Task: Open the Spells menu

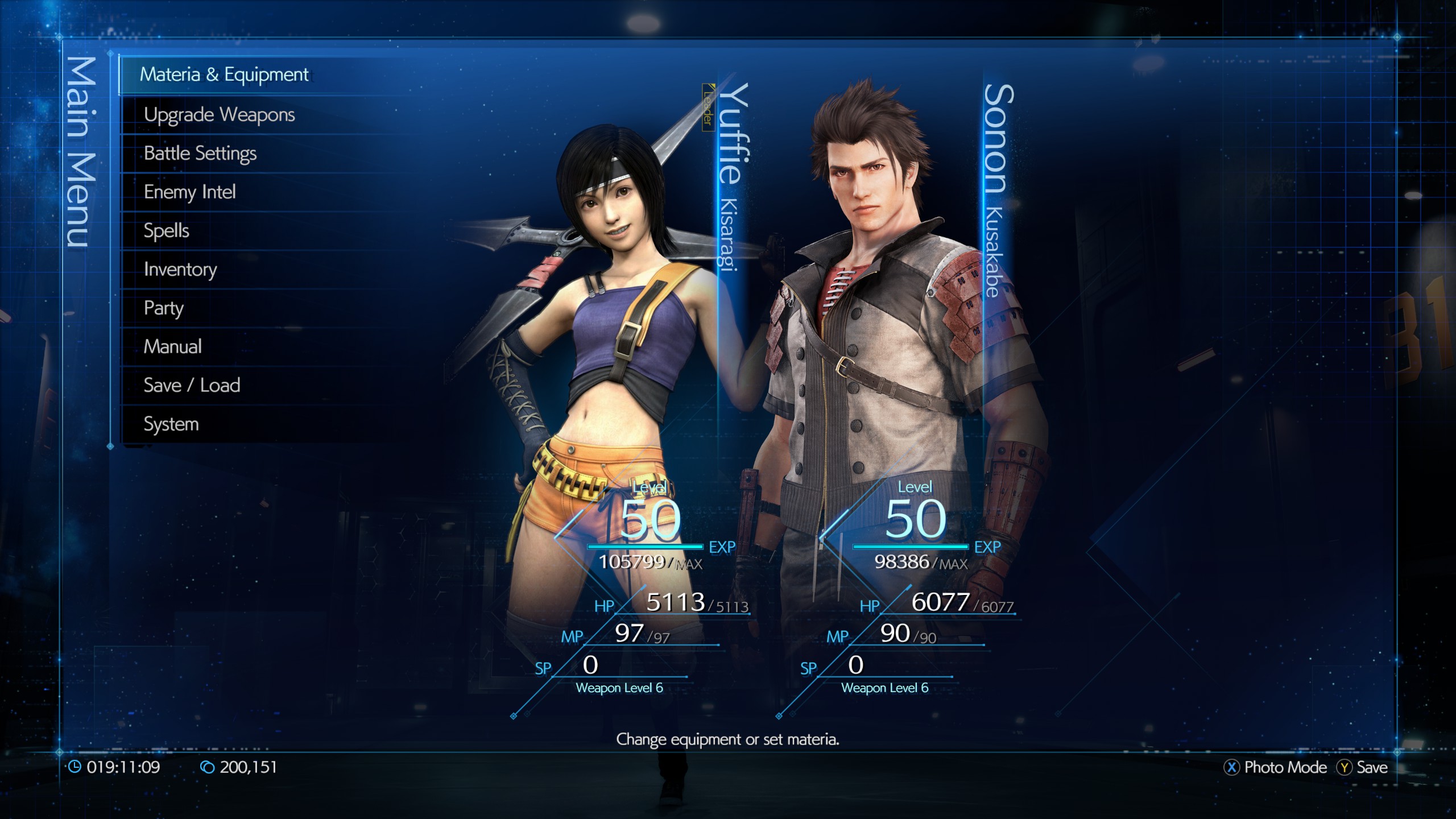Action: (166, 230)
